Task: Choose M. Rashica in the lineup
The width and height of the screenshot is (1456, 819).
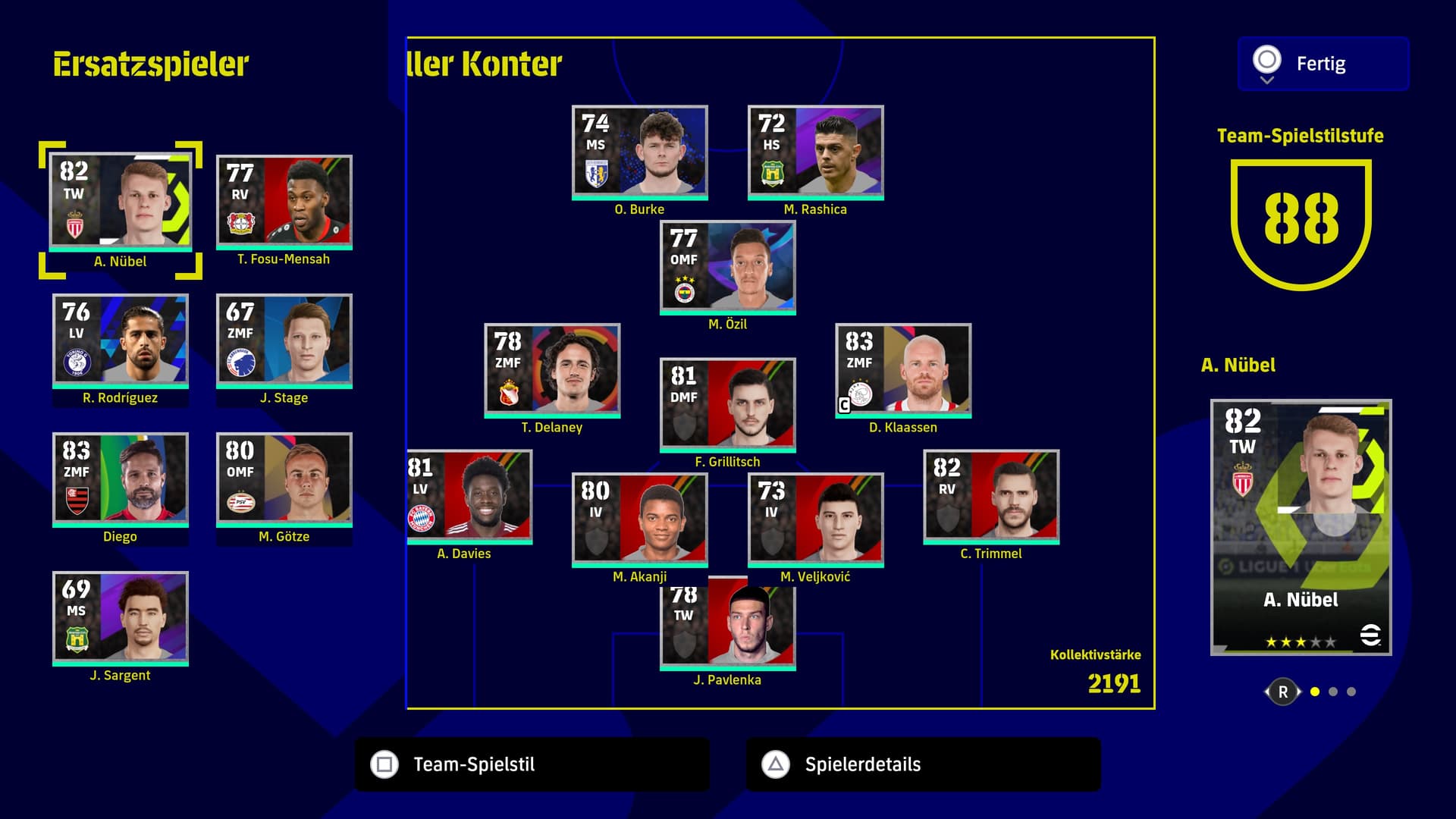Action: pos(815,152)
